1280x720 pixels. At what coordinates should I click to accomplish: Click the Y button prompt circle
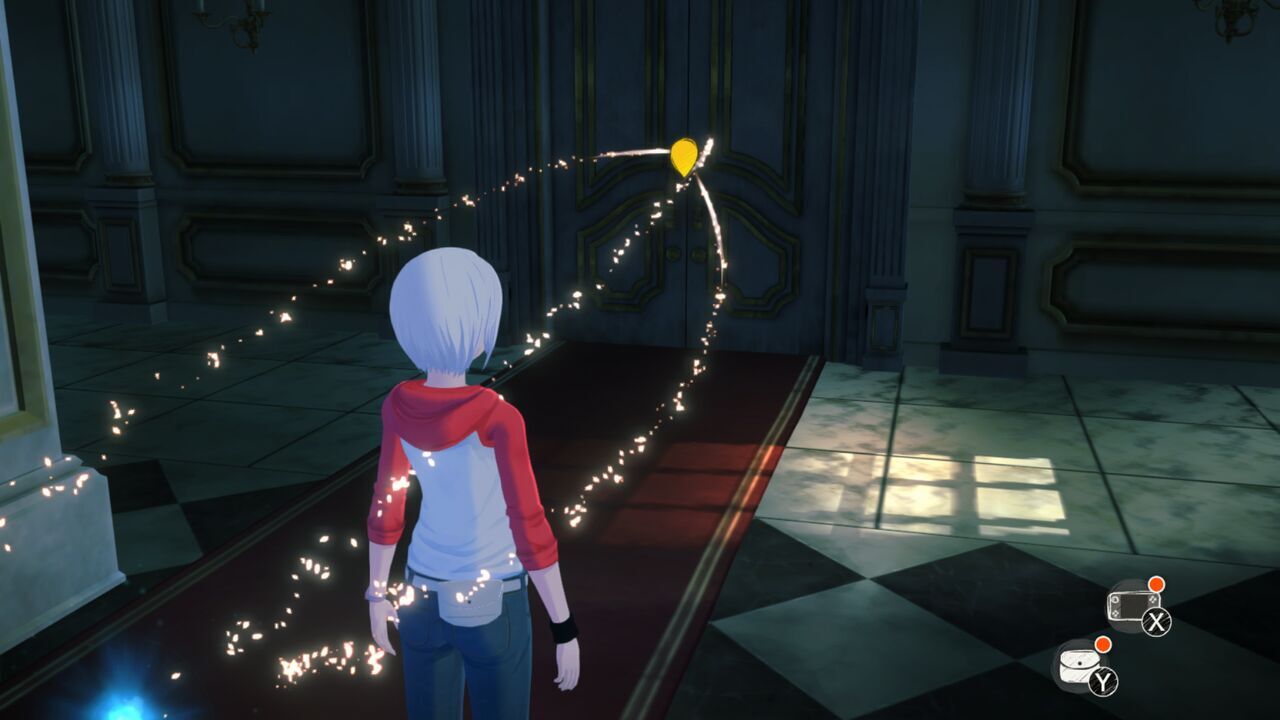tap(1103, 680)
